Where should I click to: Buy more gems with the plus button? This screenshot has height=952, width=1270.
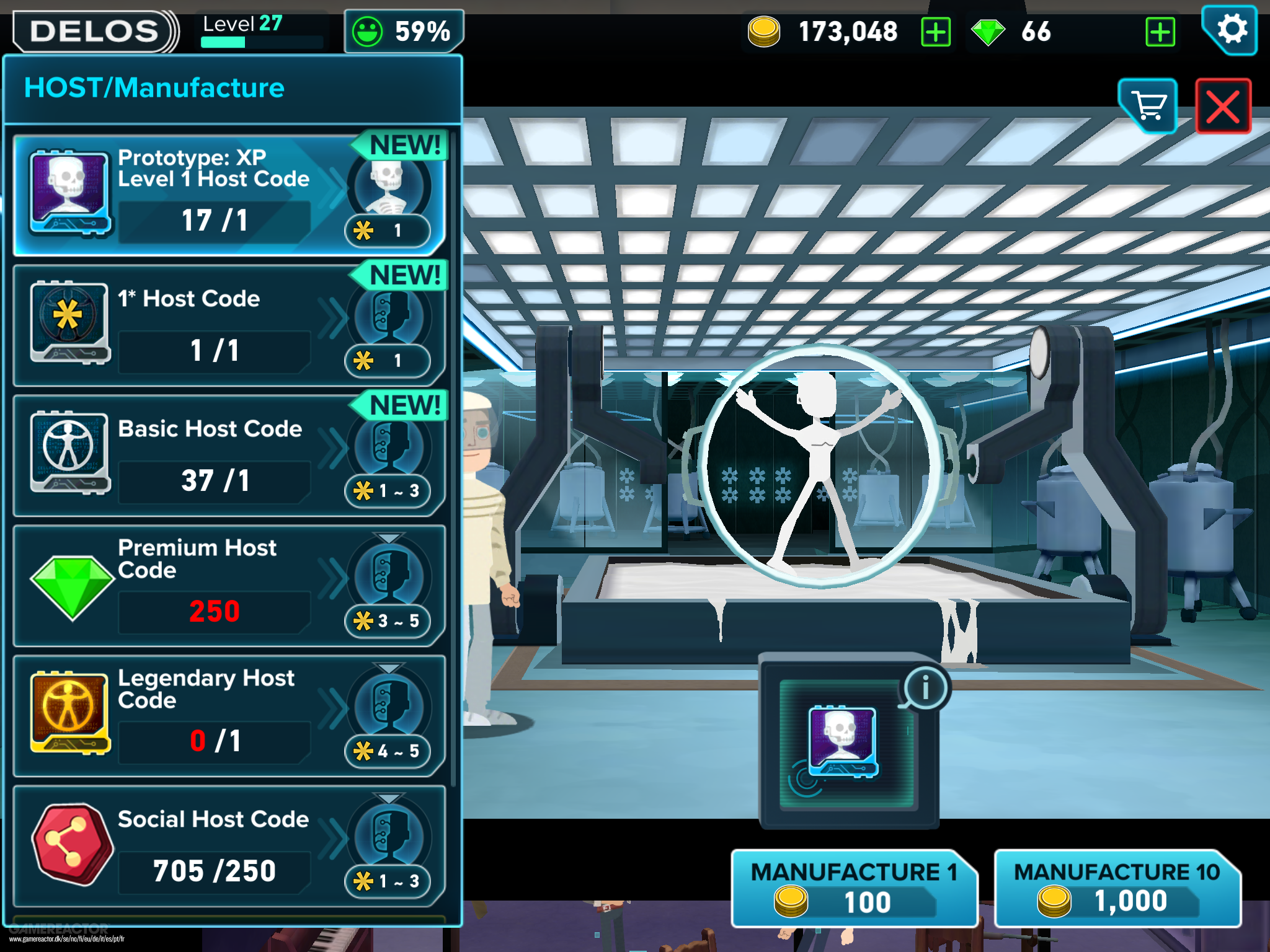click(x=1160, y=32)
